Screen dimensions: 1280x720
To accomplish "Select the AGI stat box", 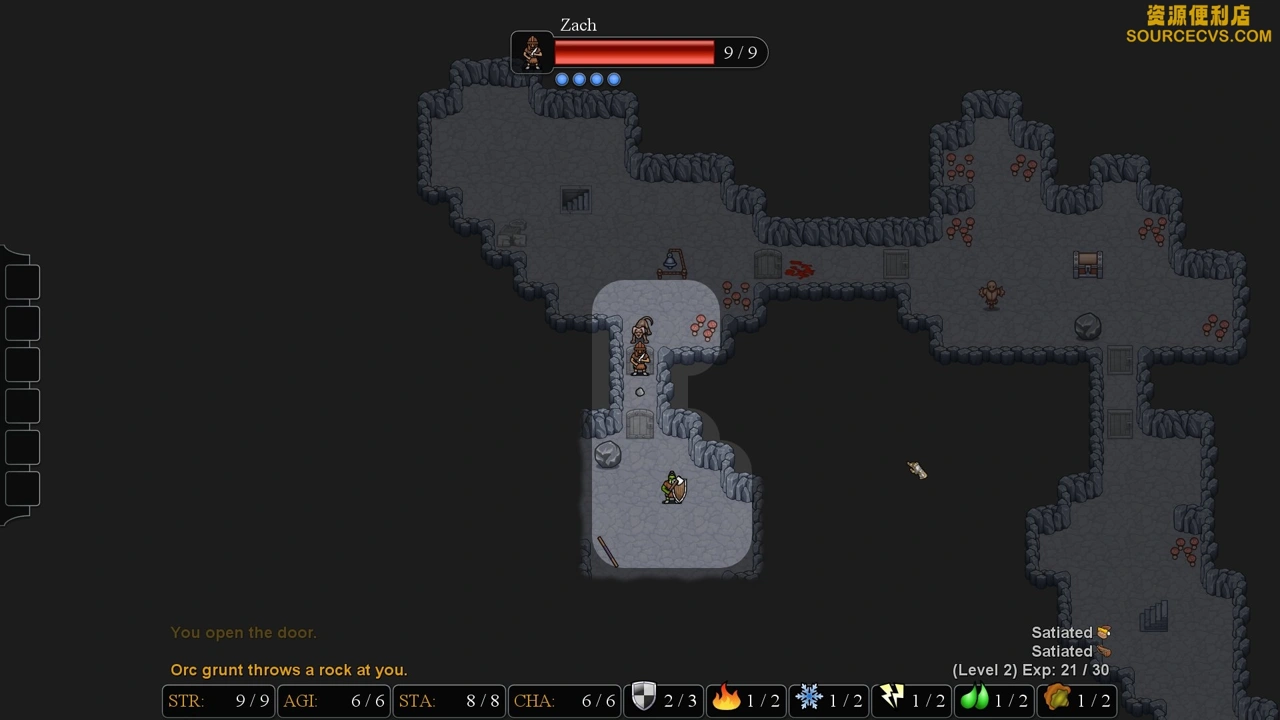I will 333,701.
